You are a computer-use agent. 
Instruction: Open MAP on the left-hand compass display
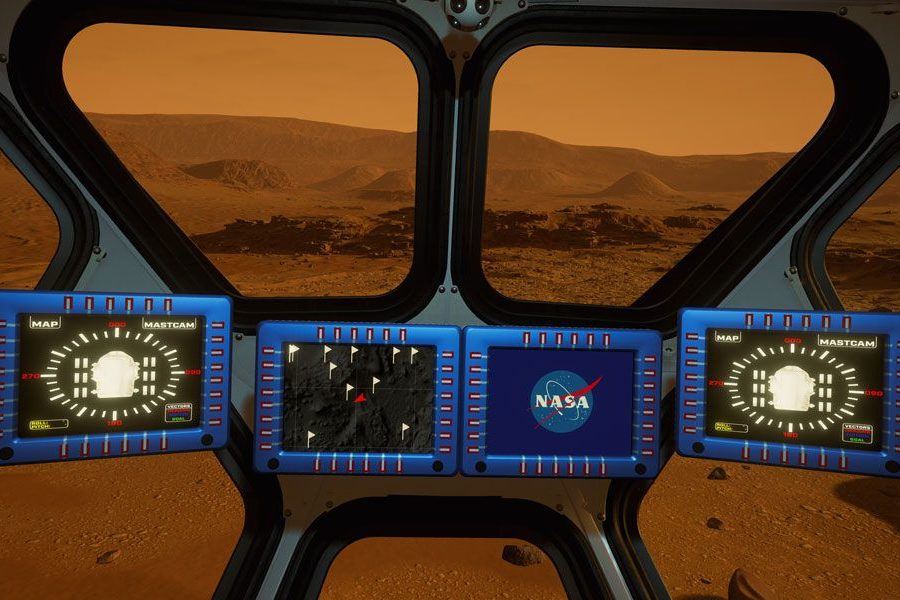[x=46, y=323]
